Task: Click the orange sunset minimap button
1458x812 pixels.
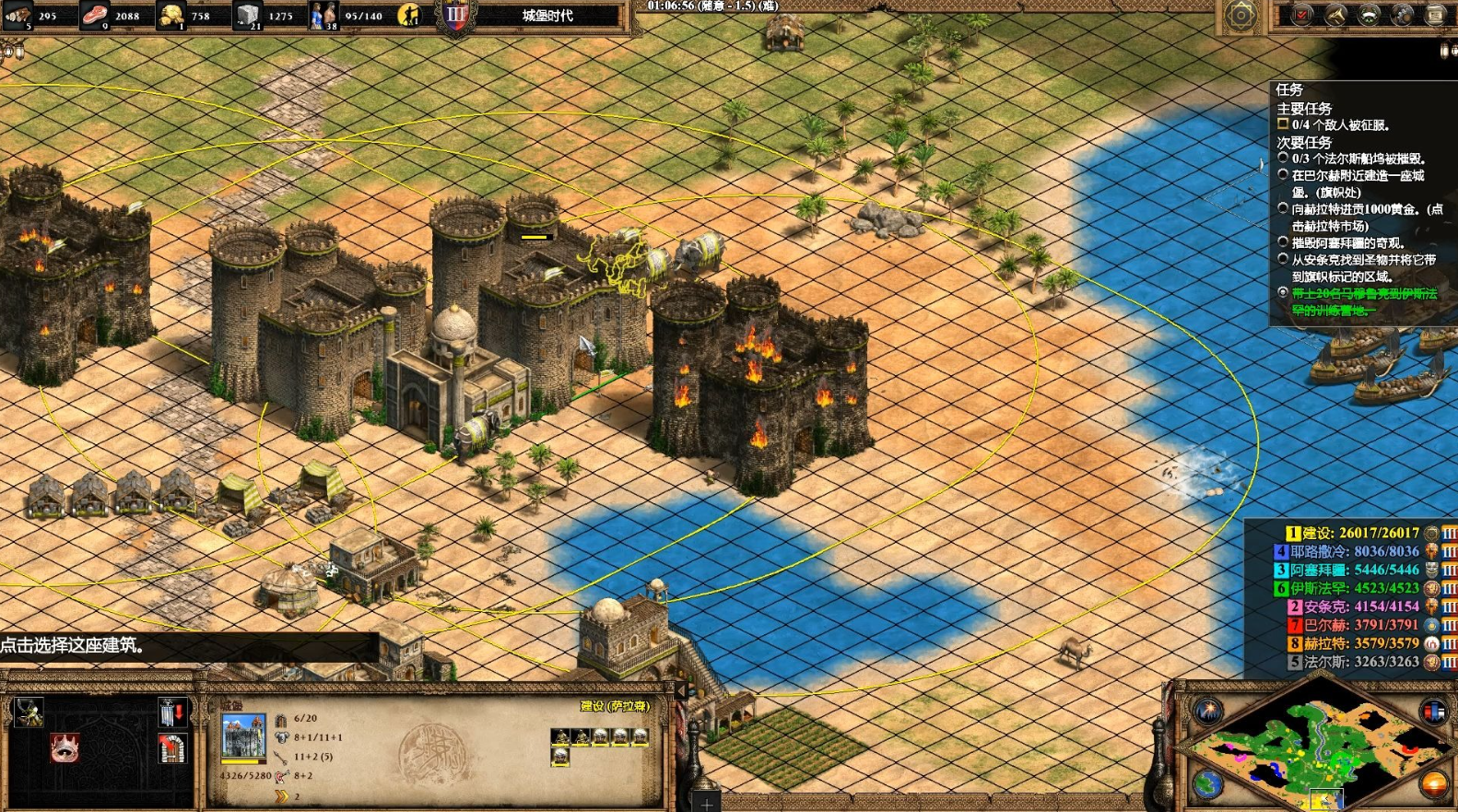Action: click(x=1433, y=785)
